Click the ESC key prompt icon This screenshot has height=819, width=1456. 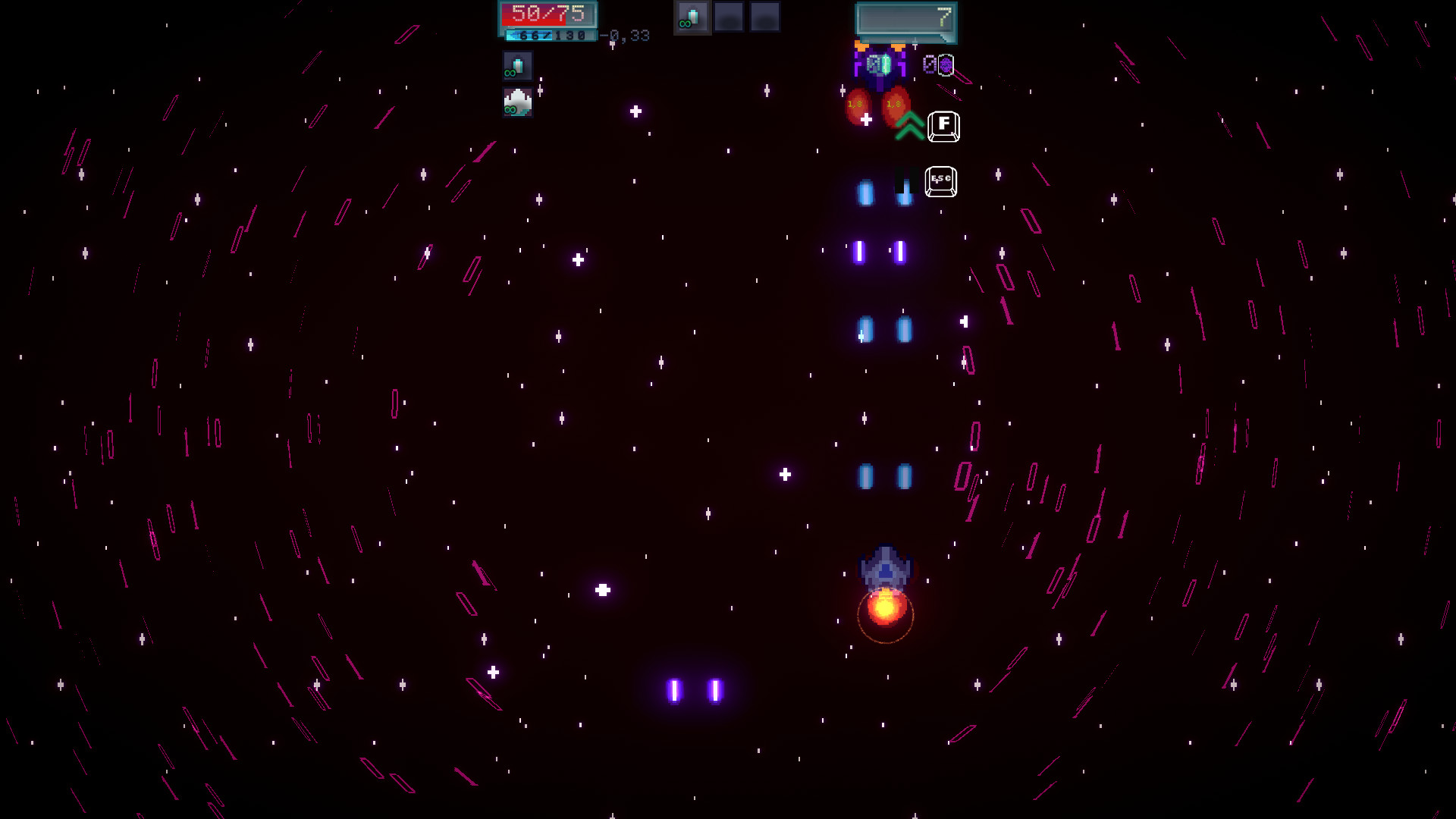tap(940, 180)
